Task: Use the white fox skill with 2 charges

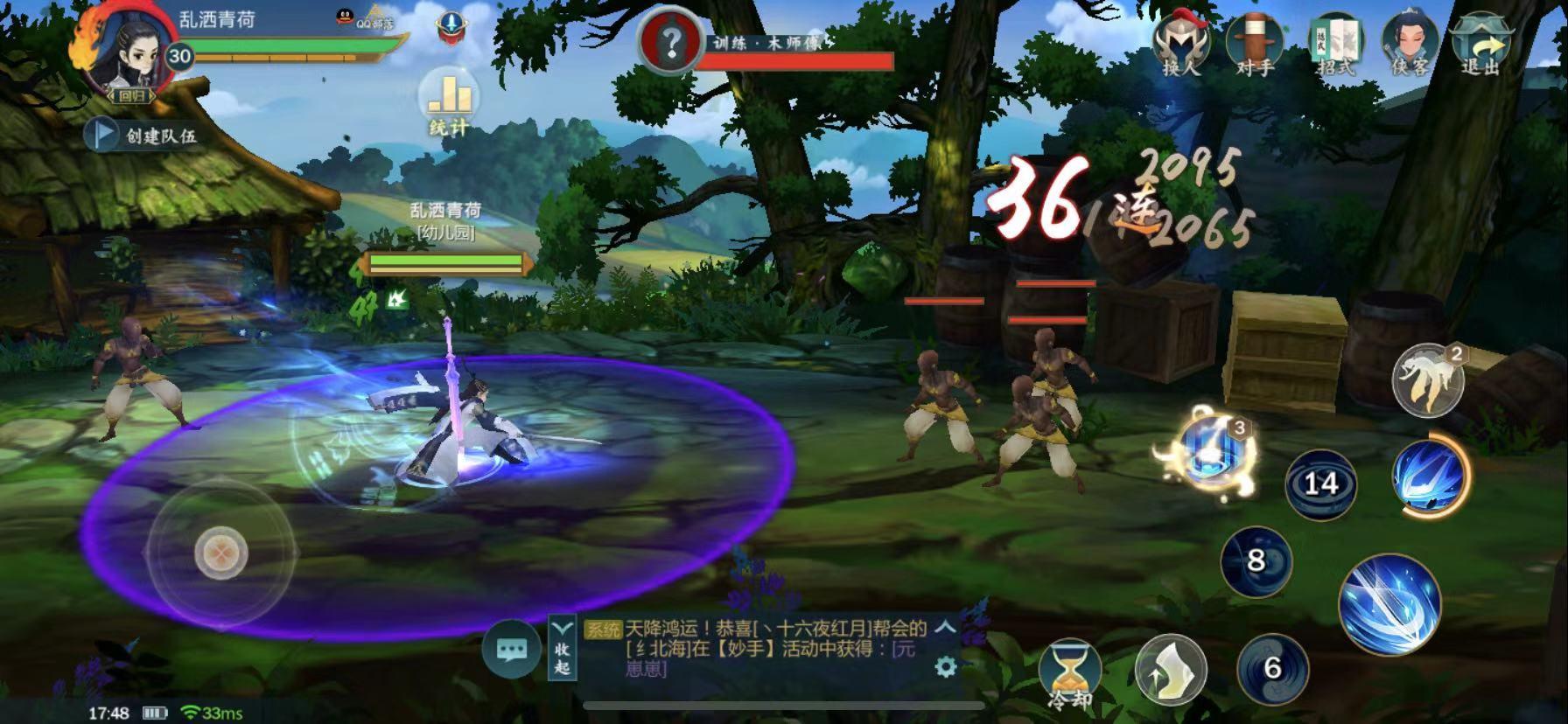Action: tap(1427, 380)
